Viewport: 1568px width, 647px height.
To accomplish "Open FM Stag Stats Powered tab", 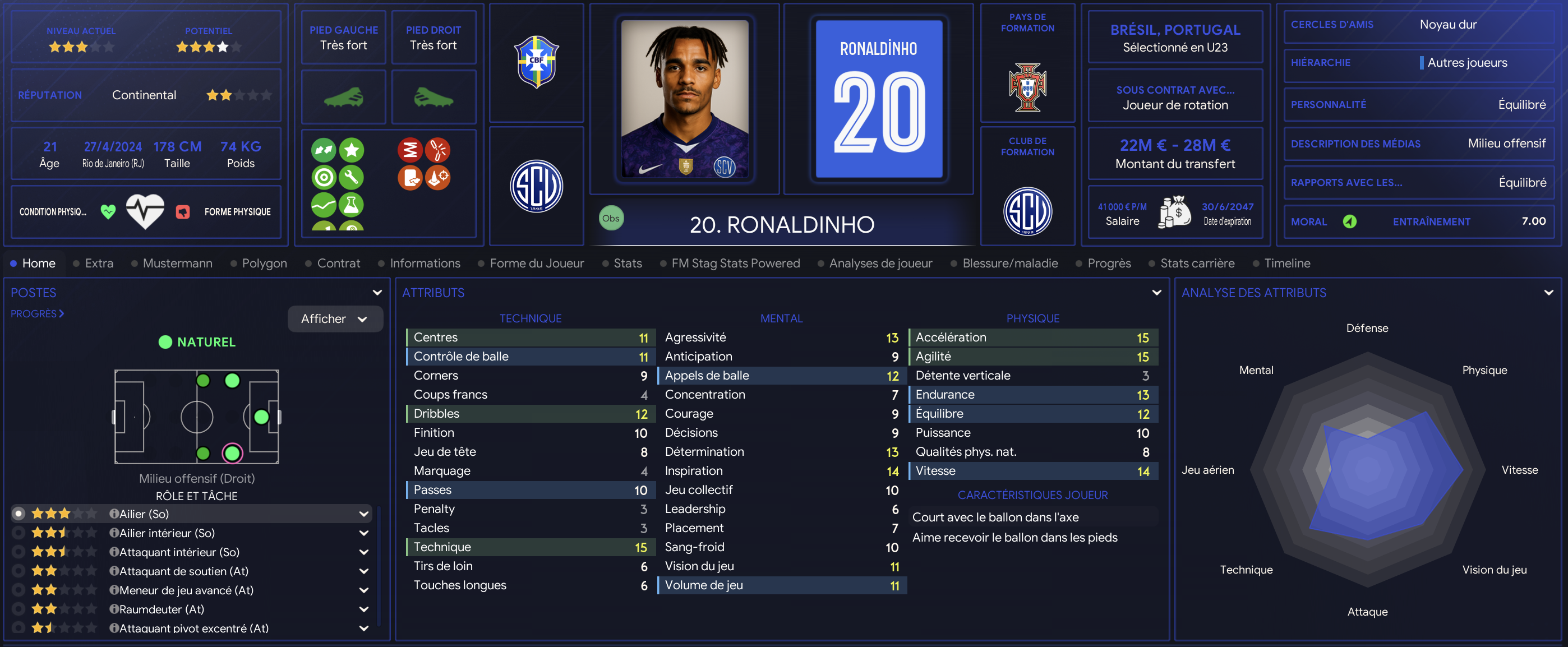I will (735, 263).
